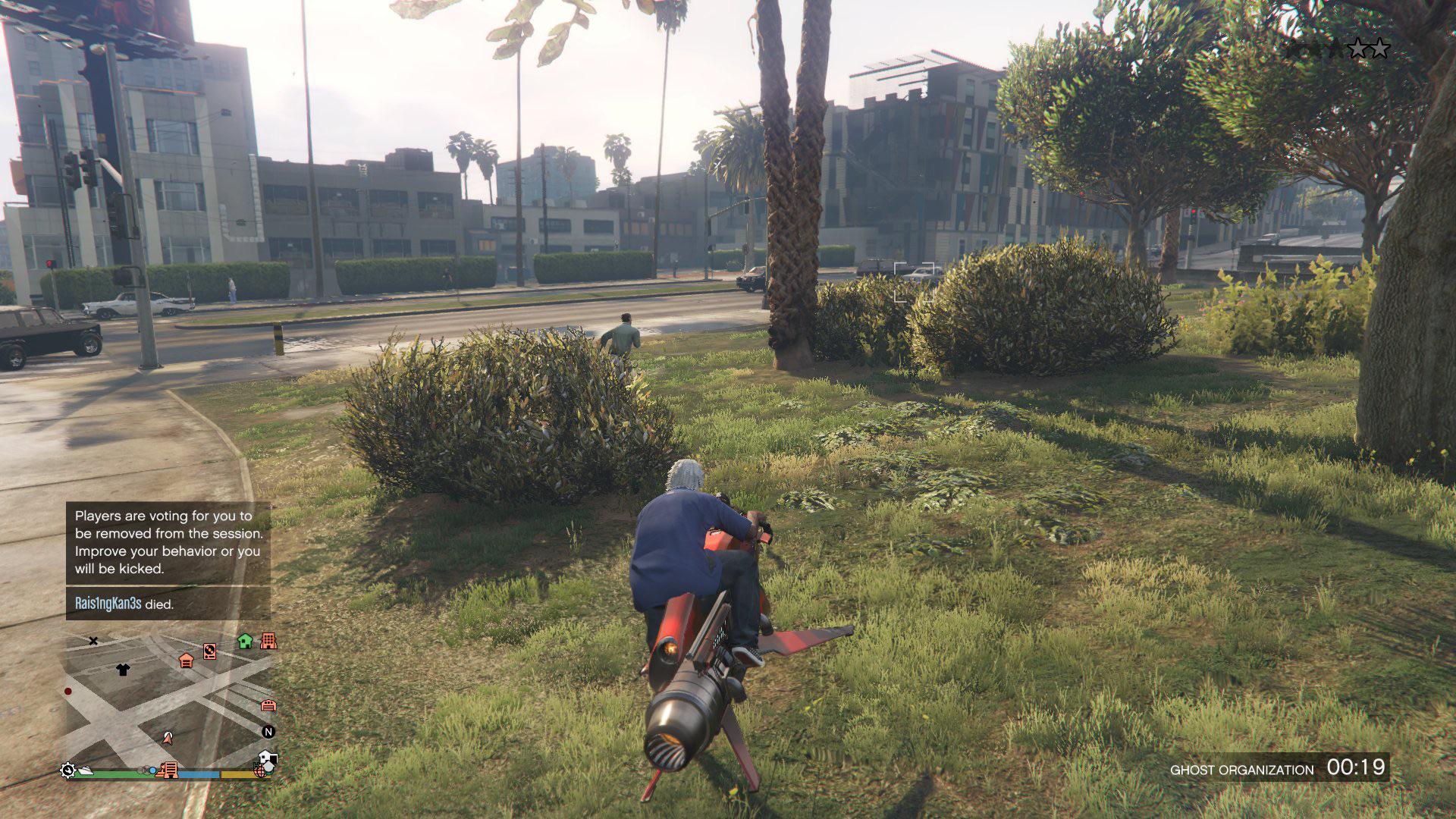Click the clothing store t-shirt blip on minimap

coord(123,670)
